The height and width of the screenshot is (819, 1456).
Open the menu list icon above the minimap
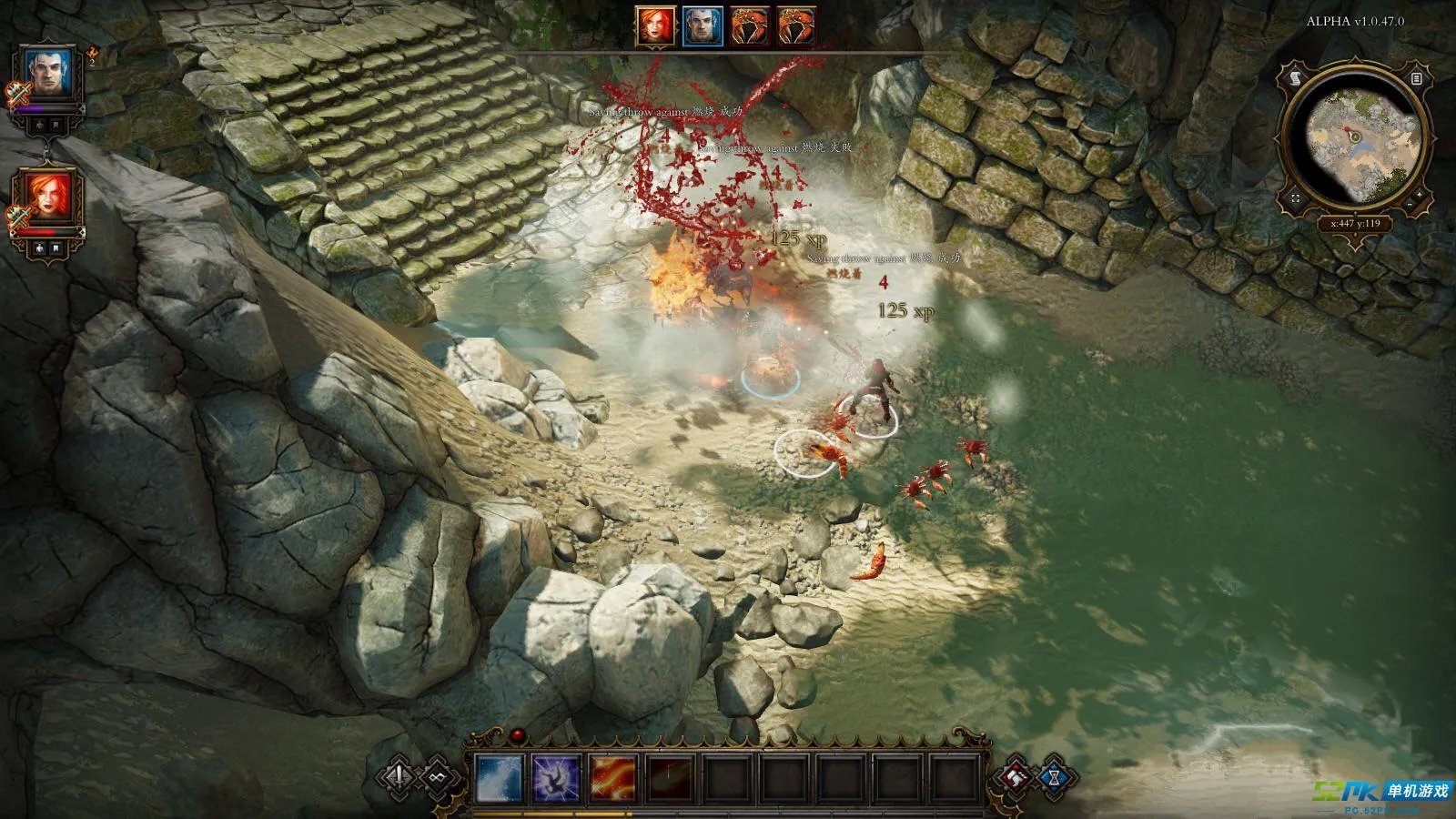tap(1417, 80)
